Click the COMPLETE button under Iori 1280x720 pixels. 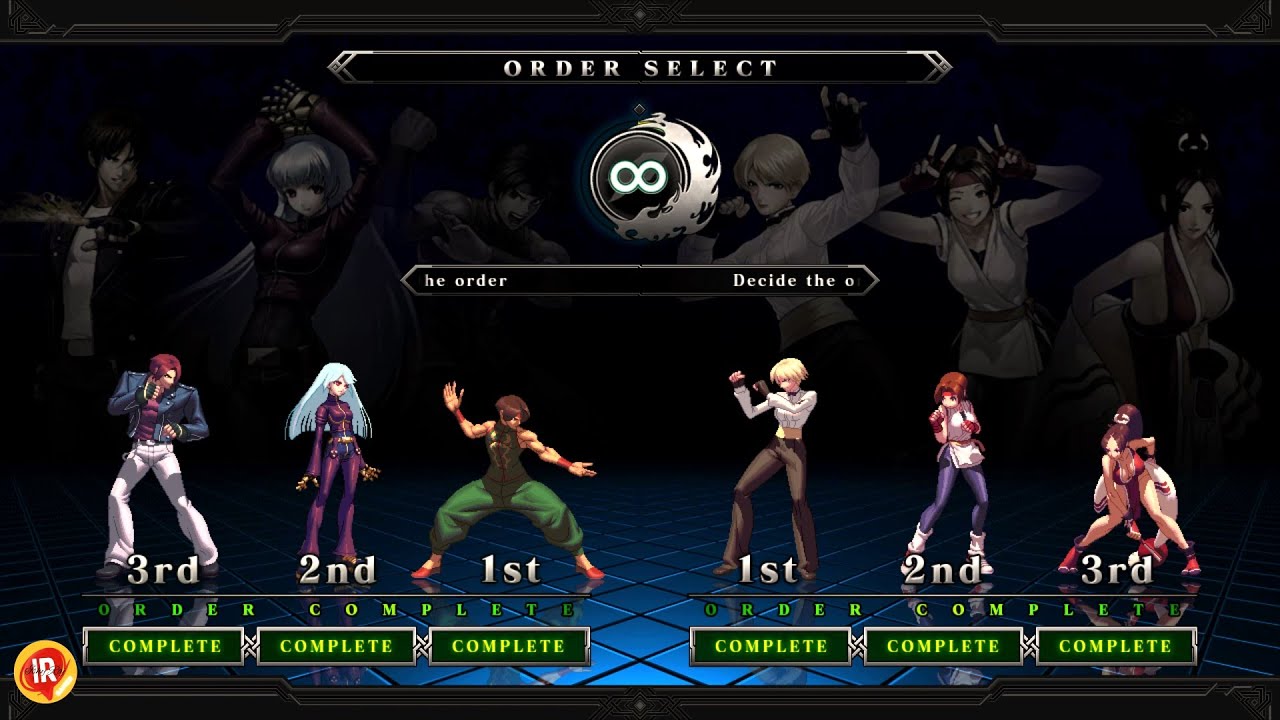(164, 646)
